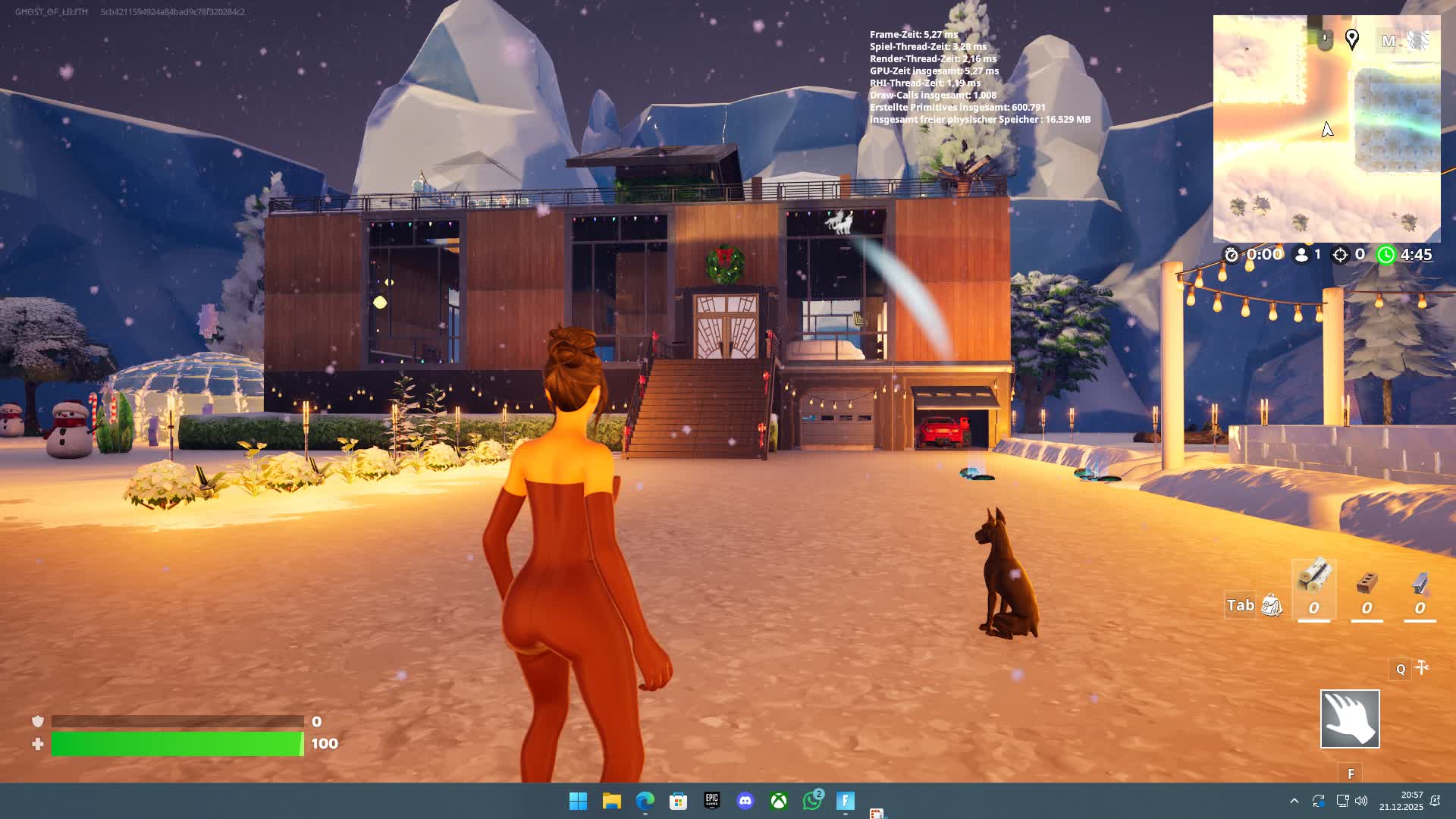Image resolution: width=1456 pixels, height=819 pixels.
Task: Open the Windows Start menu
Action: (578, 801)
